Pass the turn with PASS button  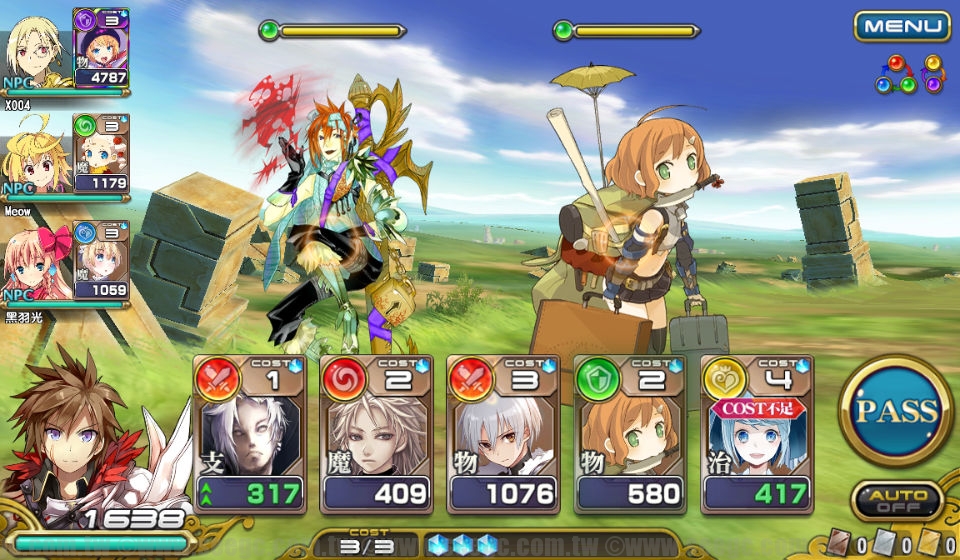coord(895,410)
